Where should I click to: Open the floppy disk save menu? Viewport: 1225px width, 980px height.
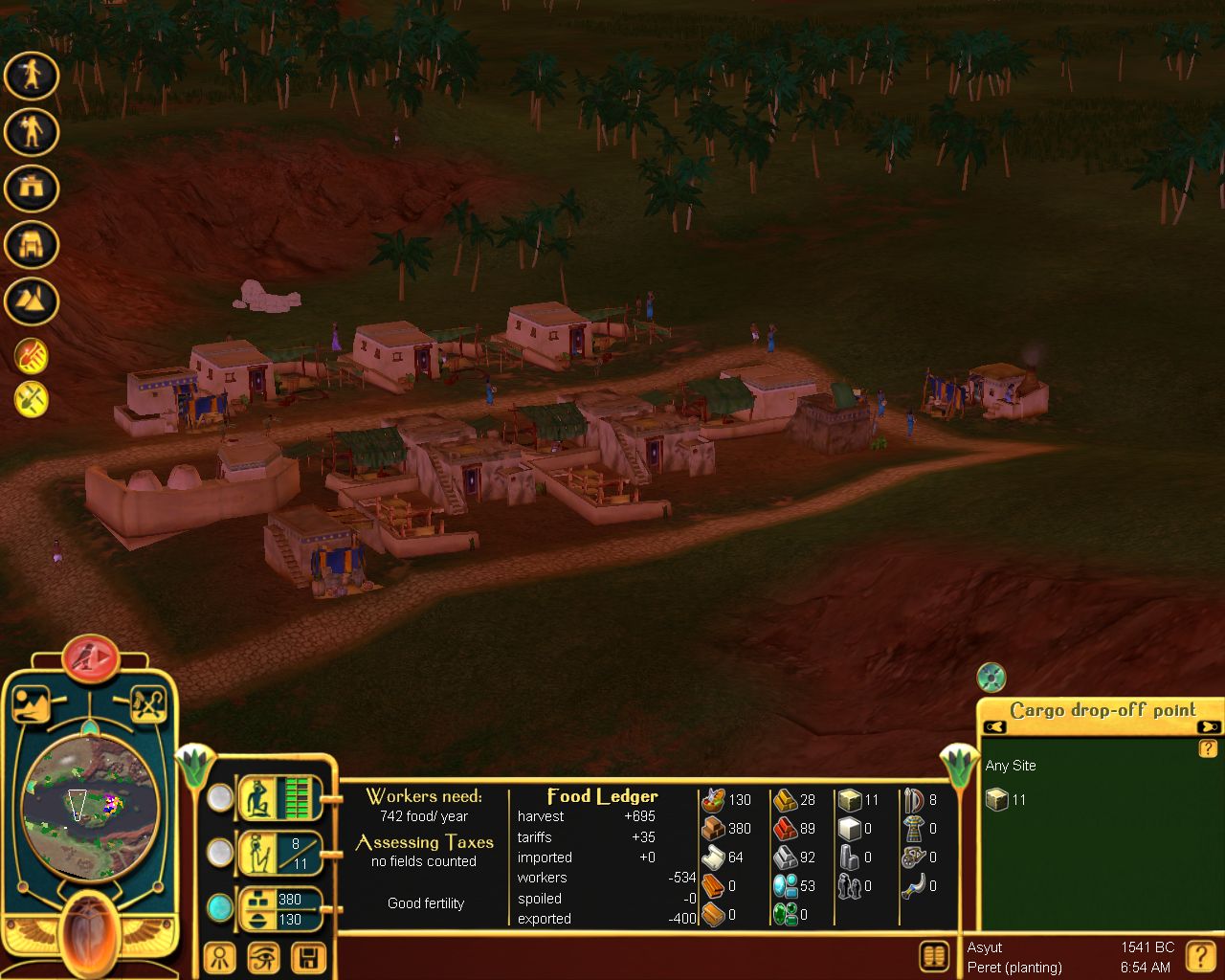[x=308, y=957]
